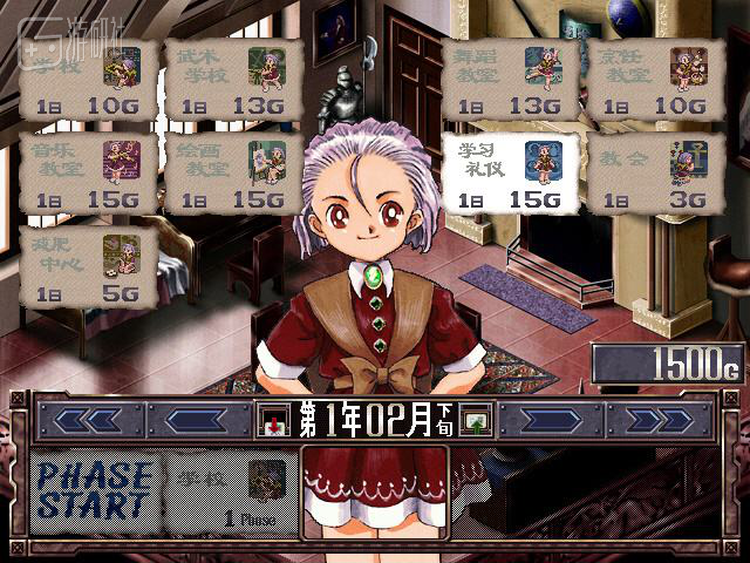Choose the highlighted 学习礼仪 etiquette card
750x563 pixels.
509,172
